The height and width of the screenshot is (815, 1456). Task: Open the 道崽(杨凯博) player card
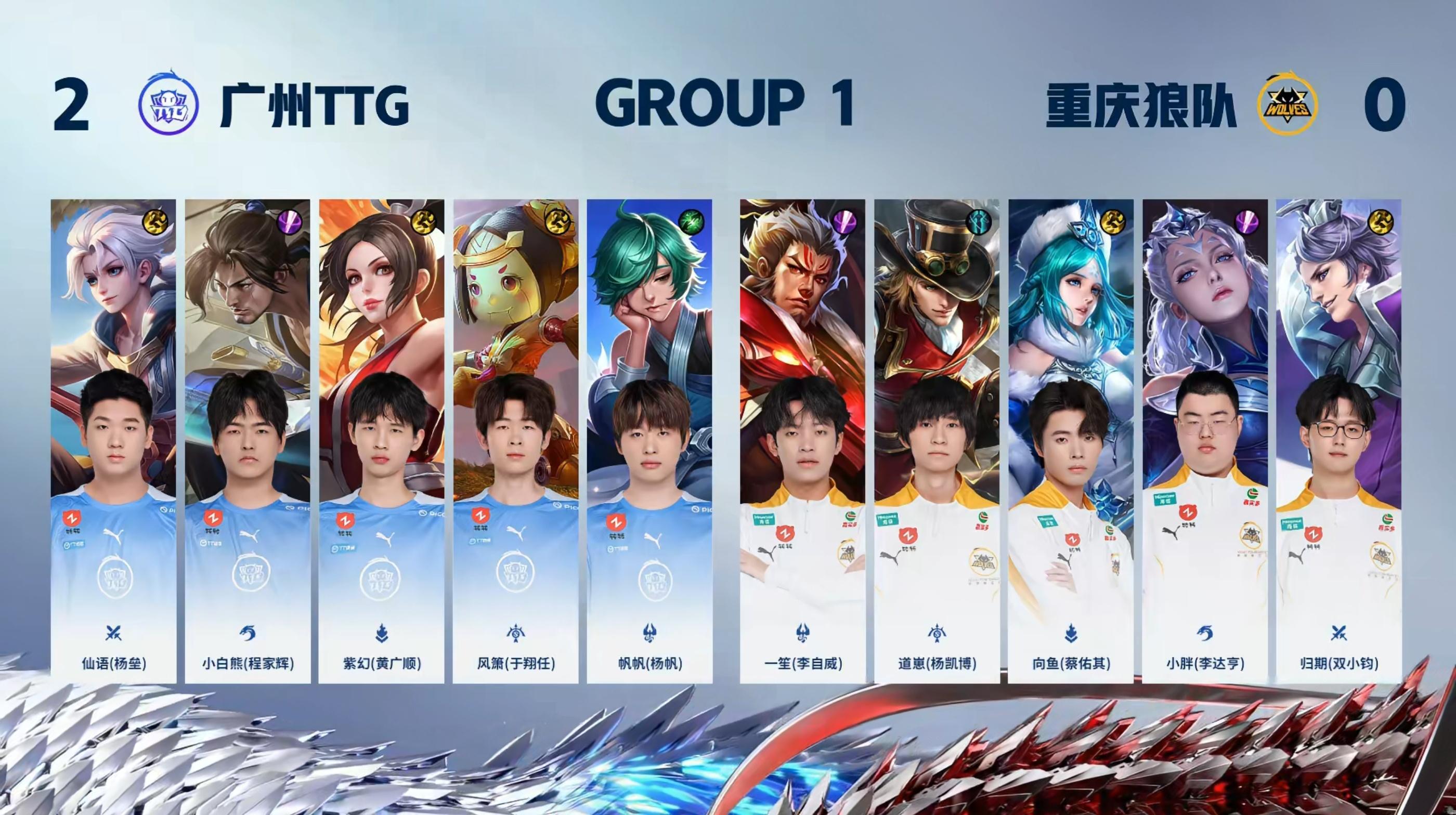click(x=937, y=441)
